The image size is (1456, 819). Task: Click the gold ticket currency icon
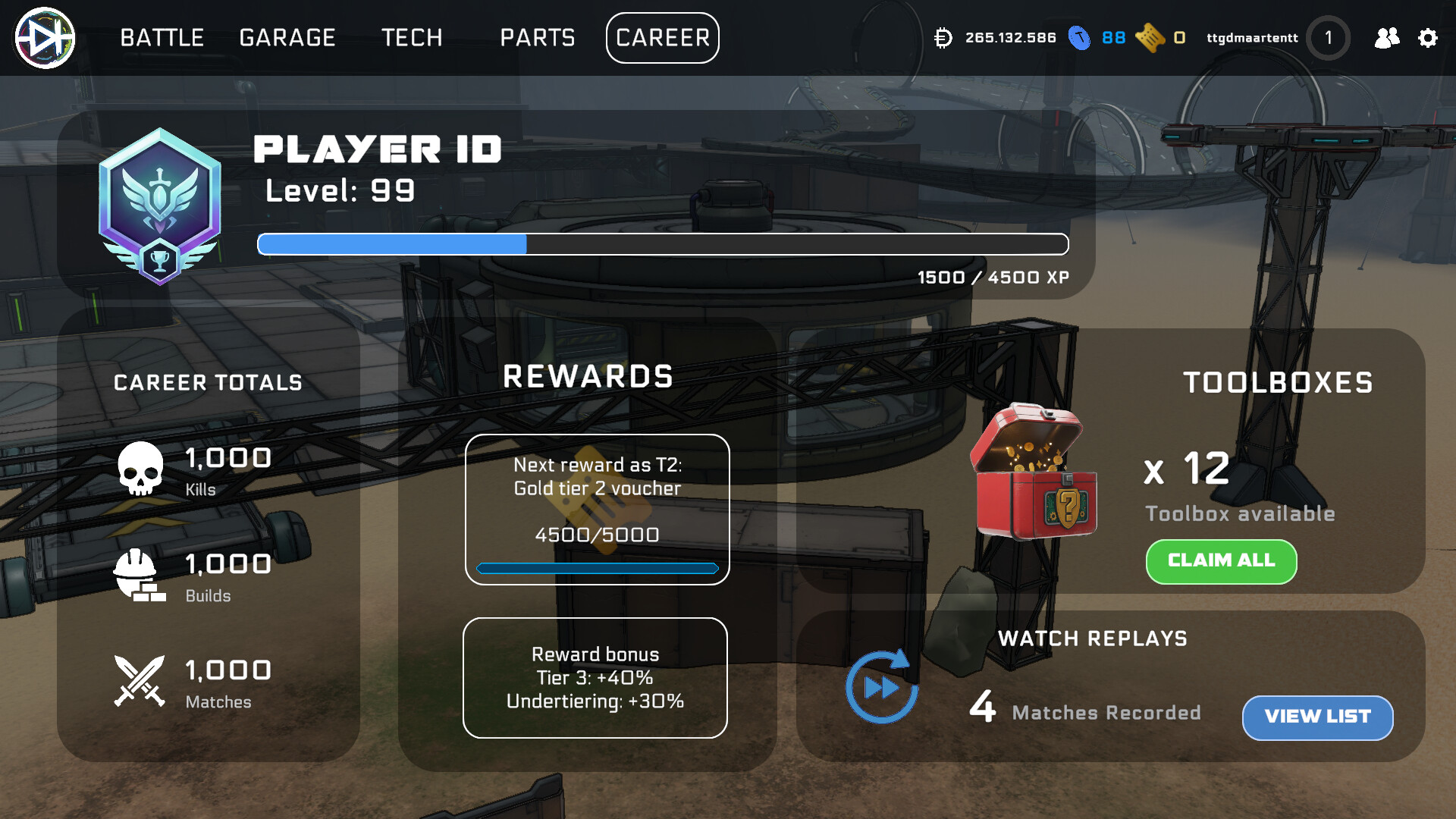(1150, 38)
